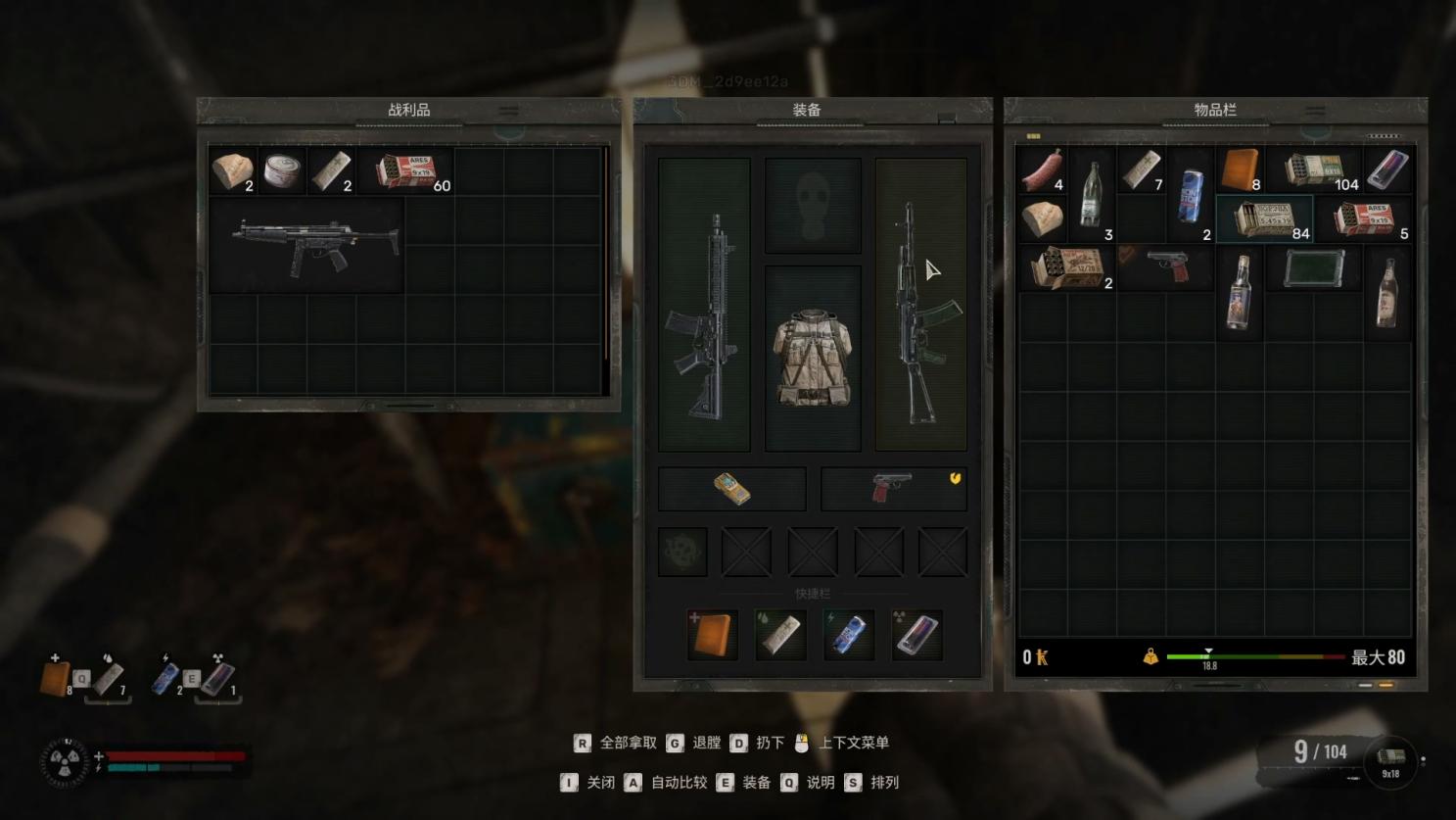Viewport: 1456px width, 820px height.
Task: Select the sausage stack in the inventory
Action: point(1042,170)
